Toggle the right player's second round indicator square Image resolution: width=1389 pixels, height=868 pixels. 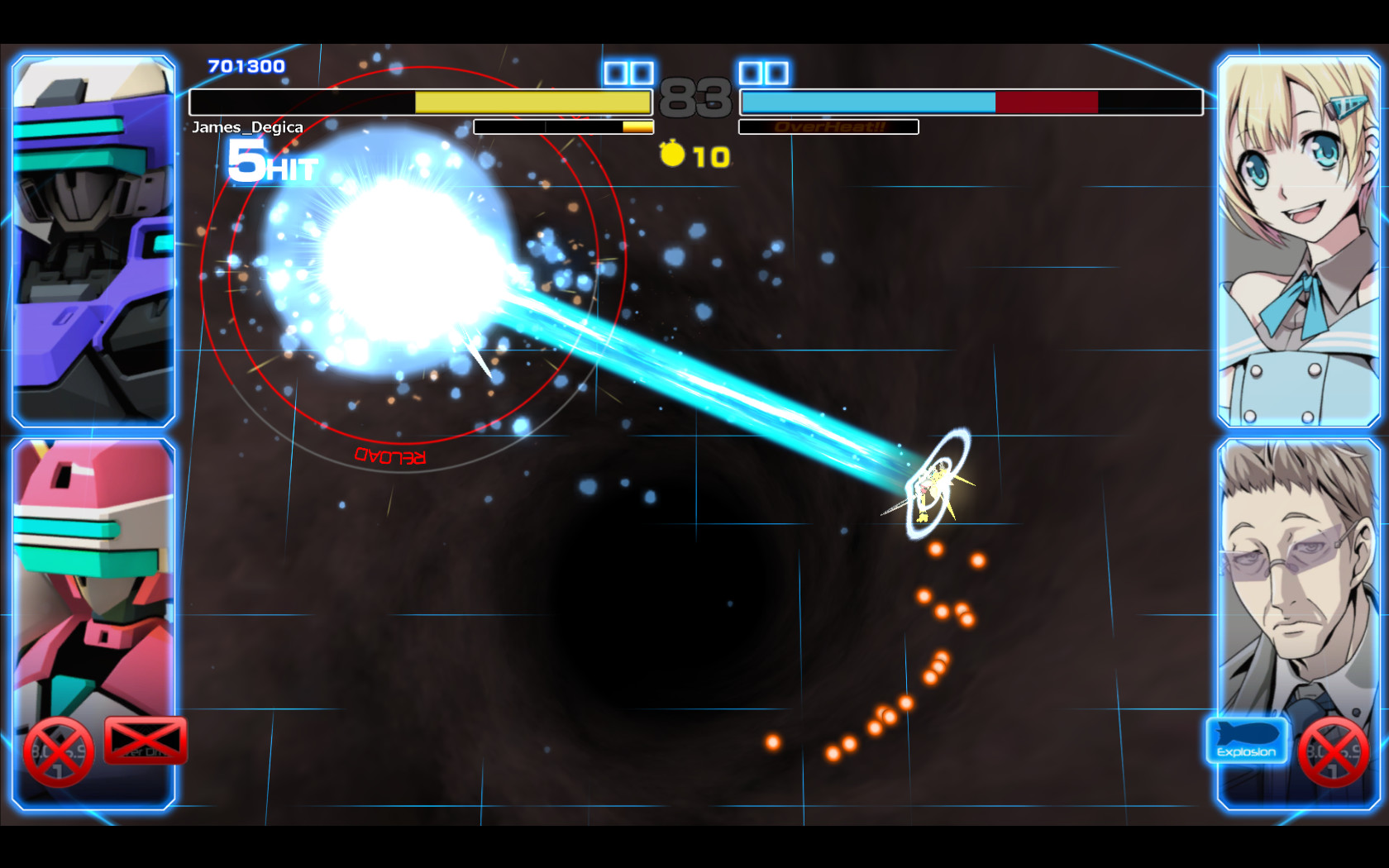coord(778,74)
